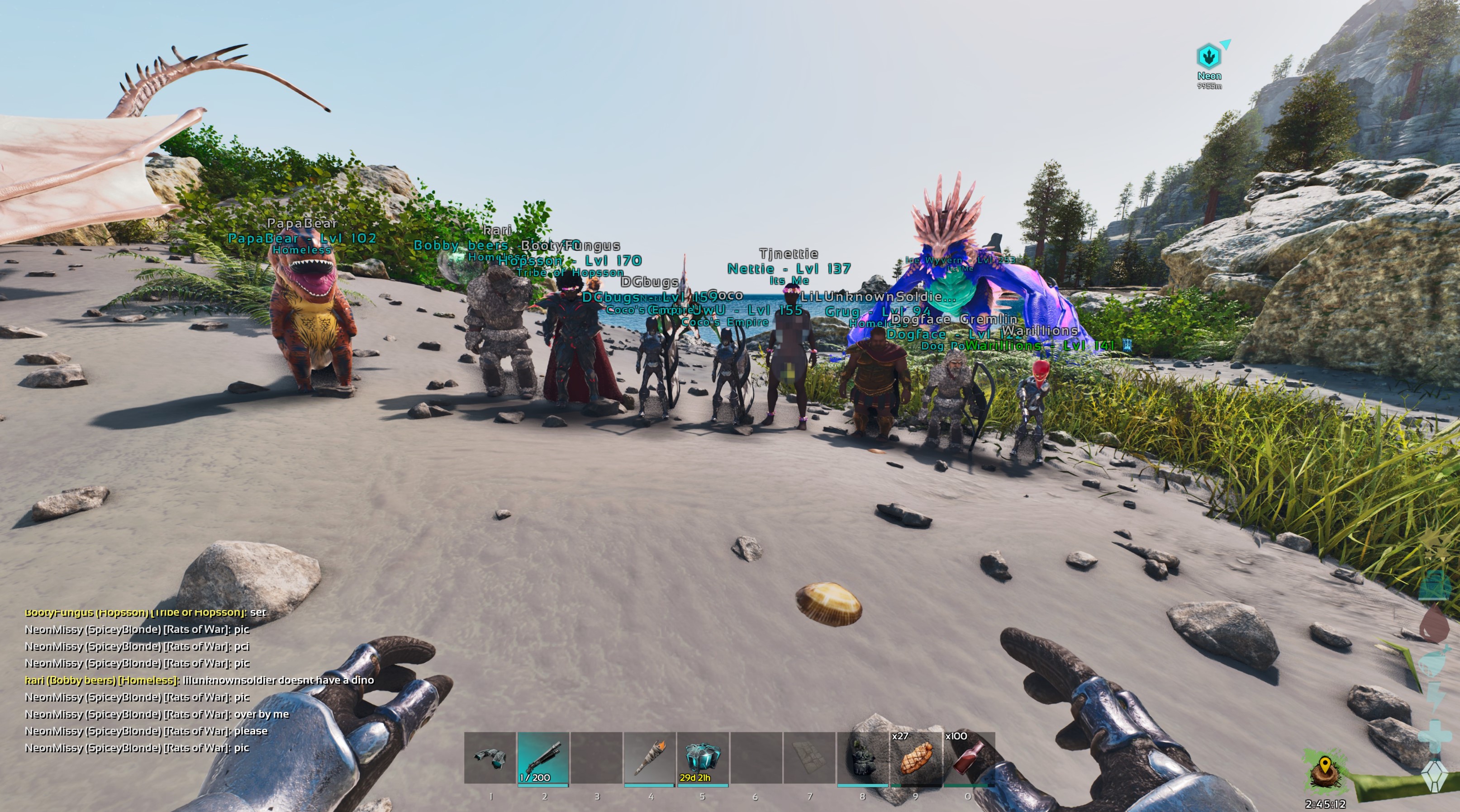Select the torch hotbar slot
Image resolution: width=1460 pixels, height=812 pixels.
tap(650, 758)
